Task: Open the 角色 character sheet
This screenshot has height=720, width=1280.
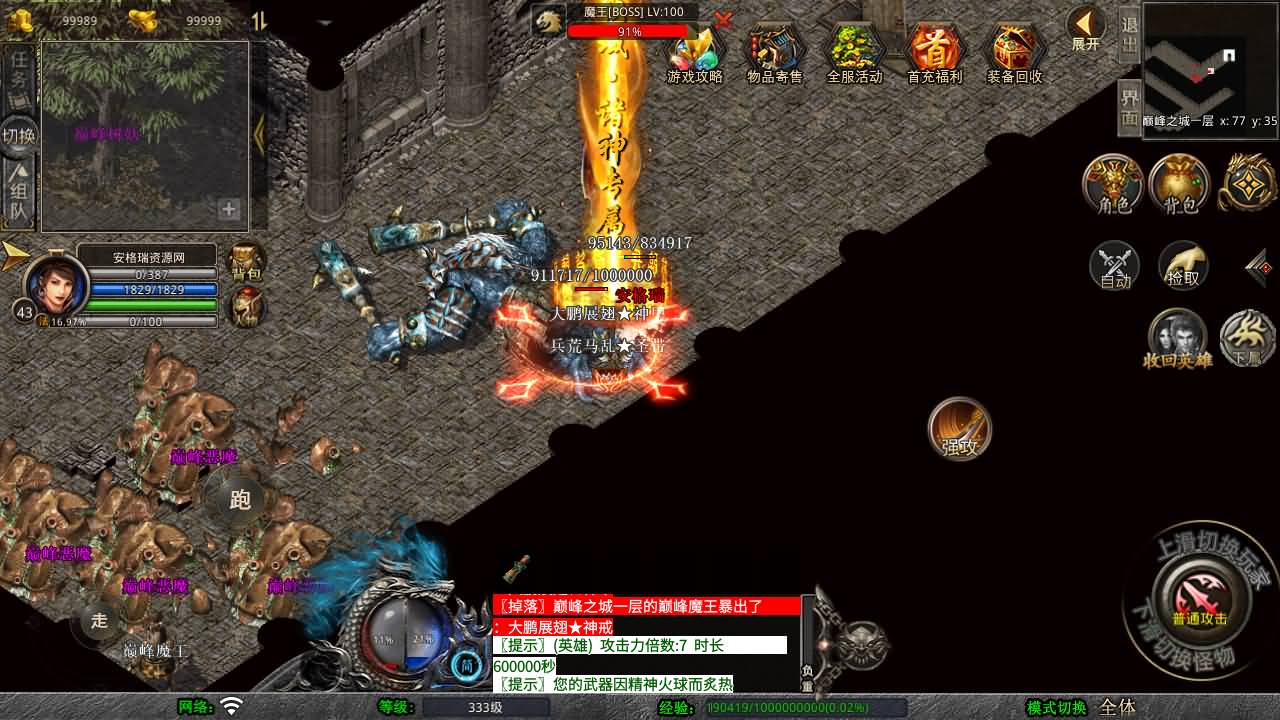Action: click(1114, 184)
